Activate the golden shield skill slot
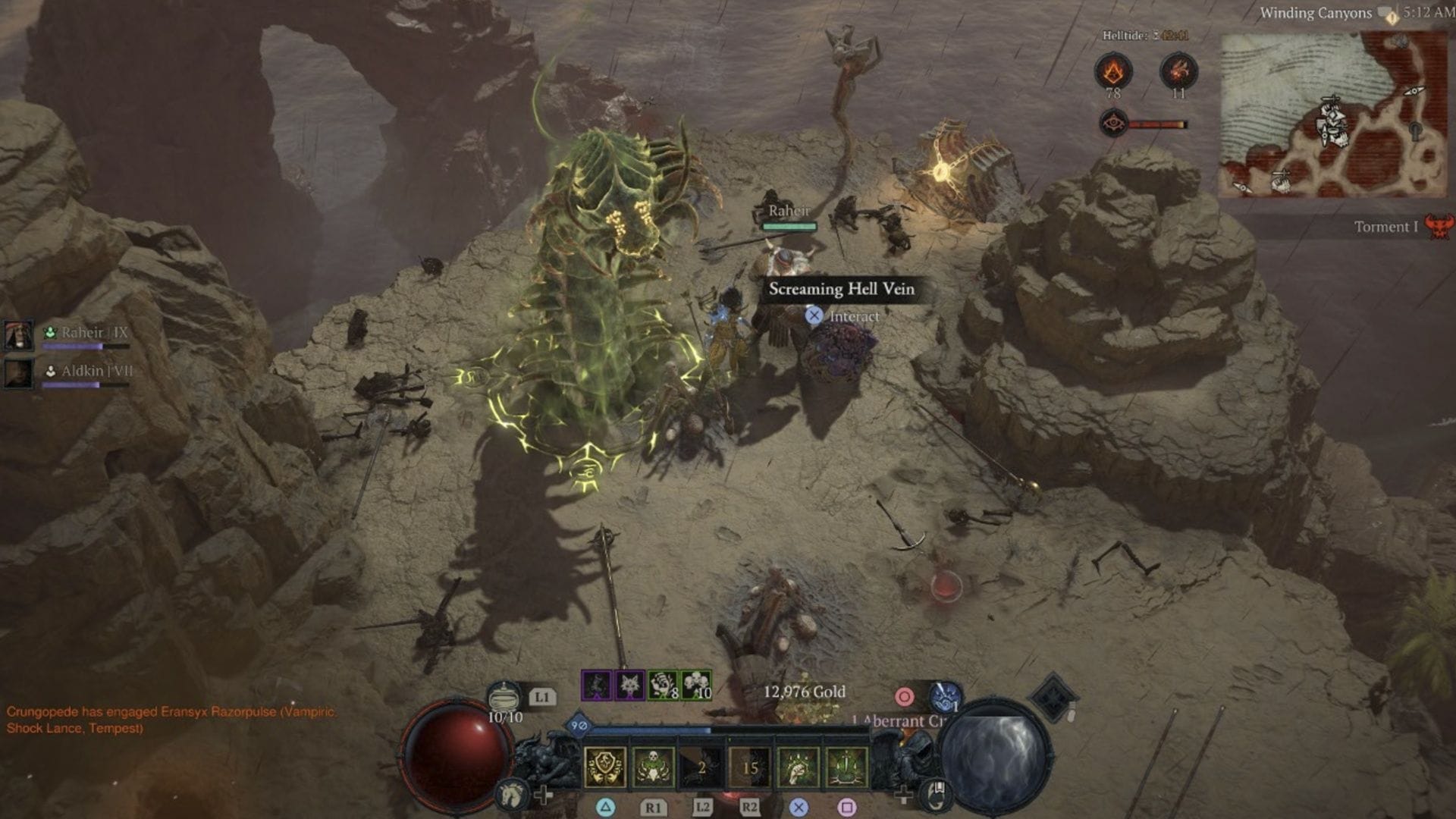The width and height of the screenshot is (1456, 819). [604, 767]
